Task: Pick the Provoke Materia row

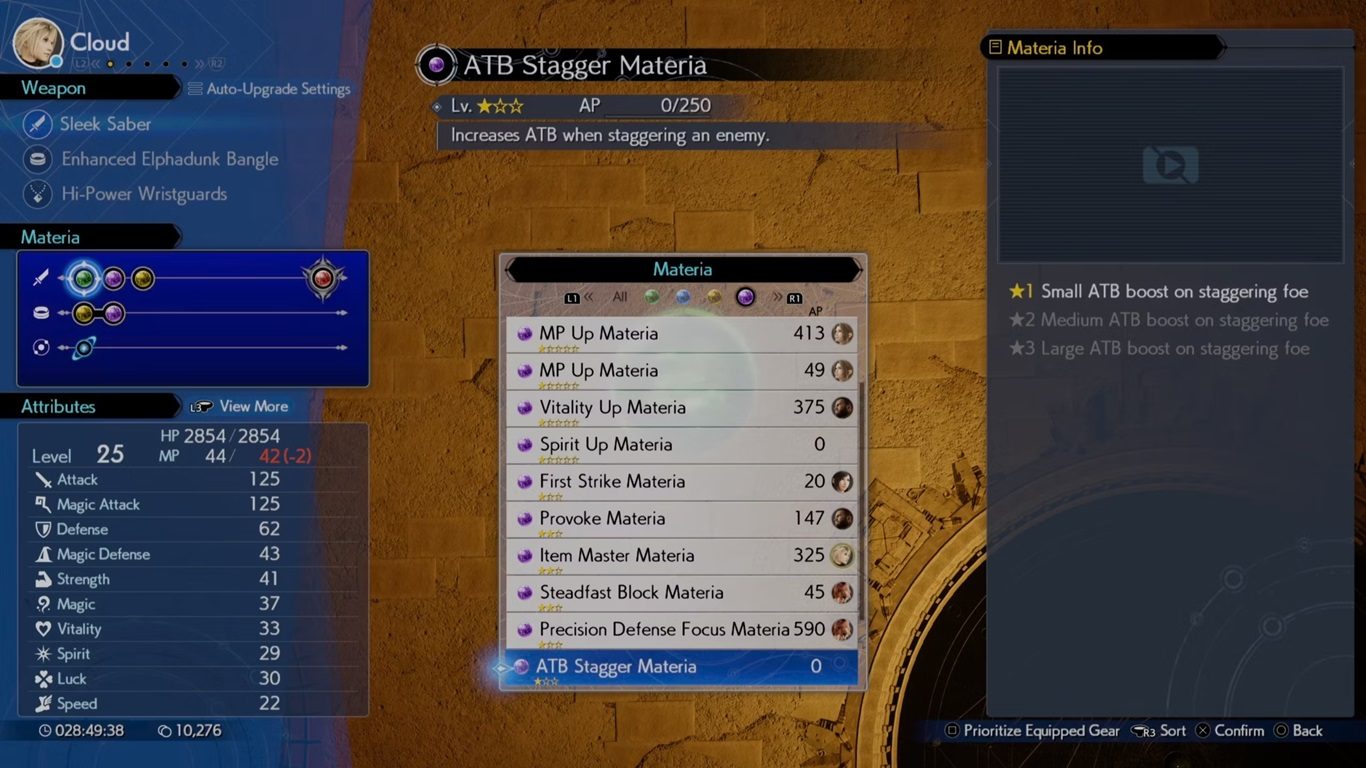Action: 682,519
